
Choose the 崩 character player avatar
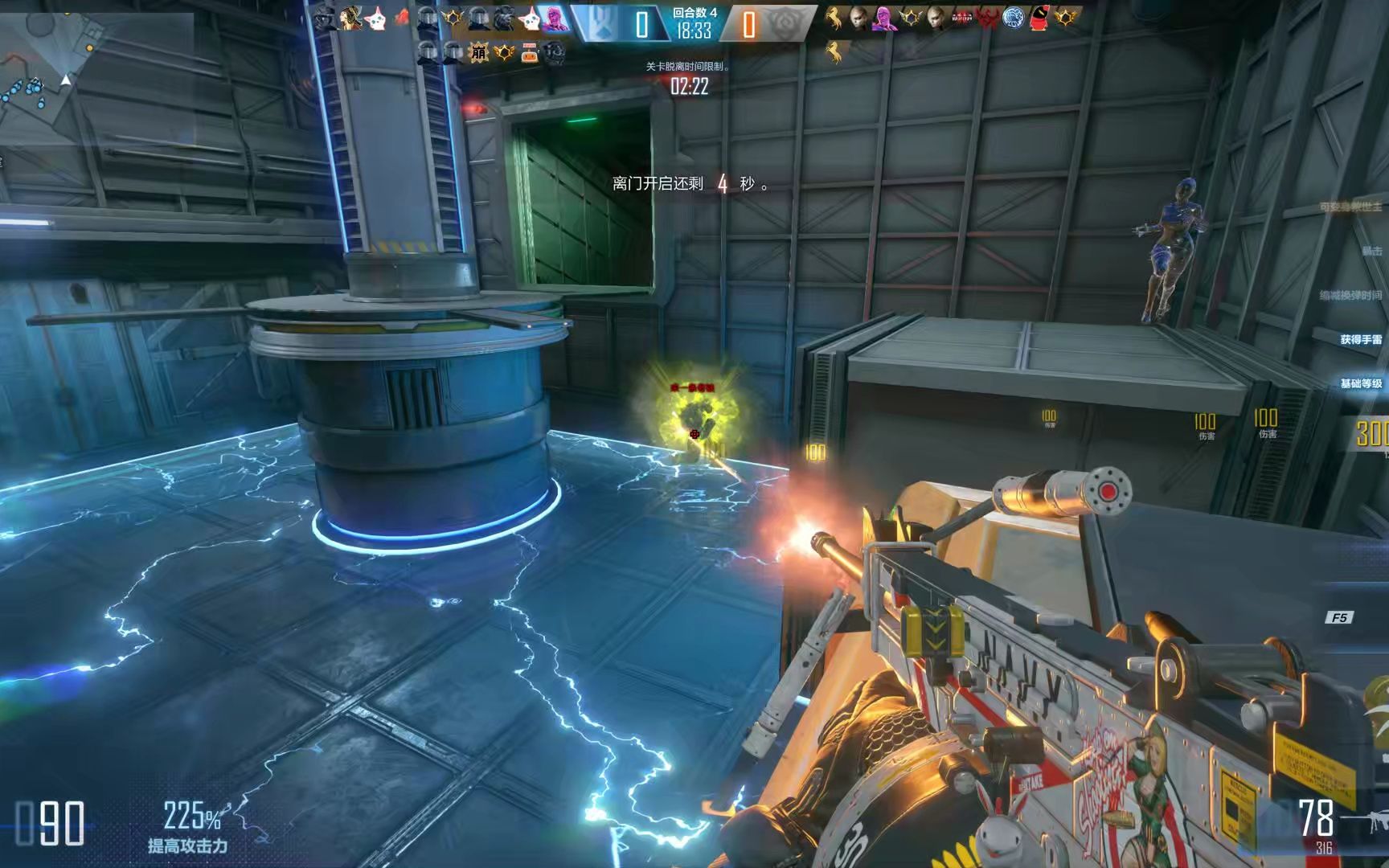click(479, 53)
